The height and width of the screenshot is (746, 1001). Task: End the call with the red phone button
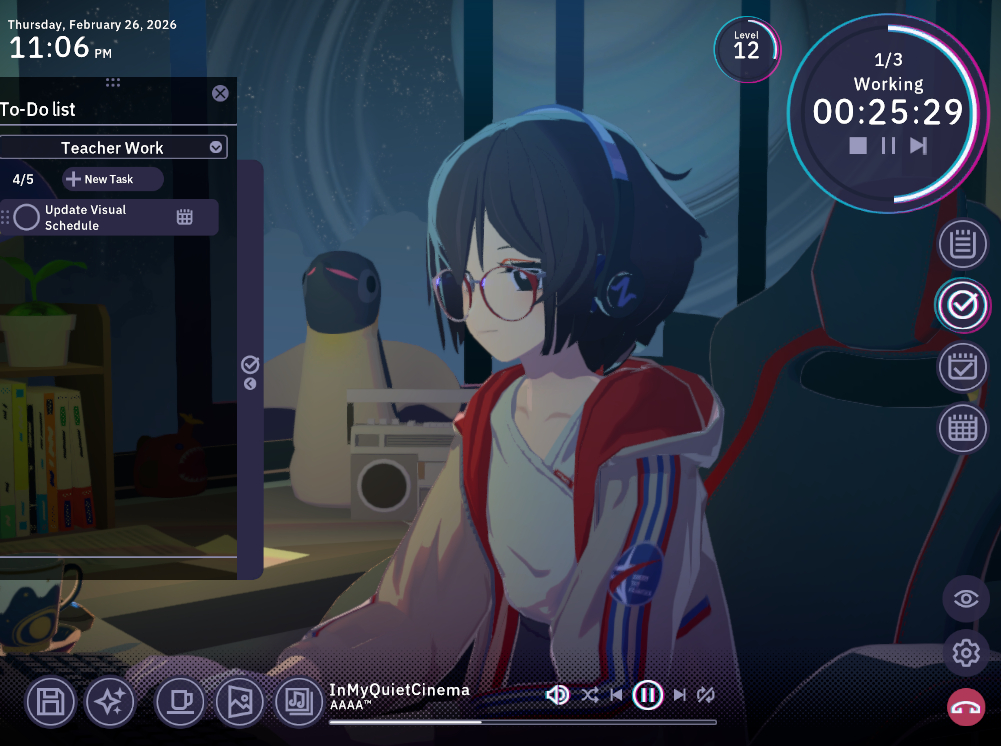point(966,707)
